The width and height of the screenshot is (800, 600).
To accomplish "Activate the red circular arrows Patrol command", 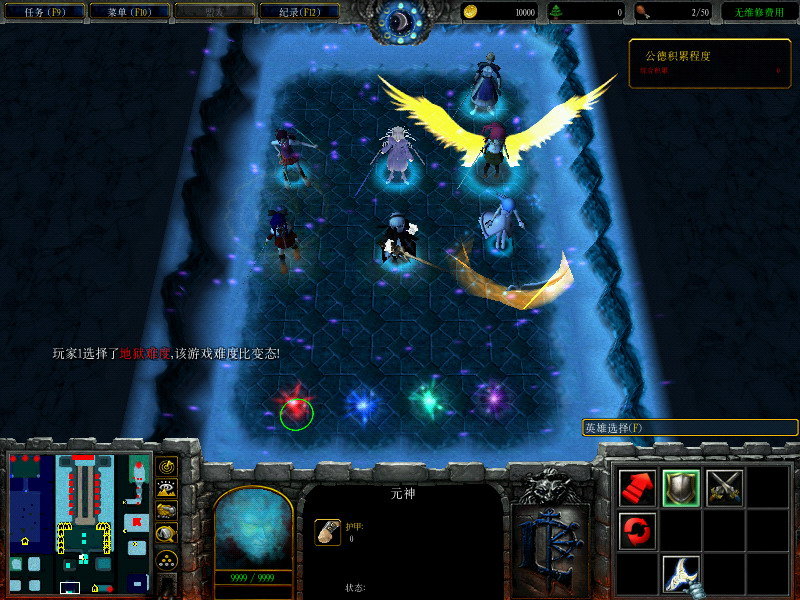I will coord(637,530).
